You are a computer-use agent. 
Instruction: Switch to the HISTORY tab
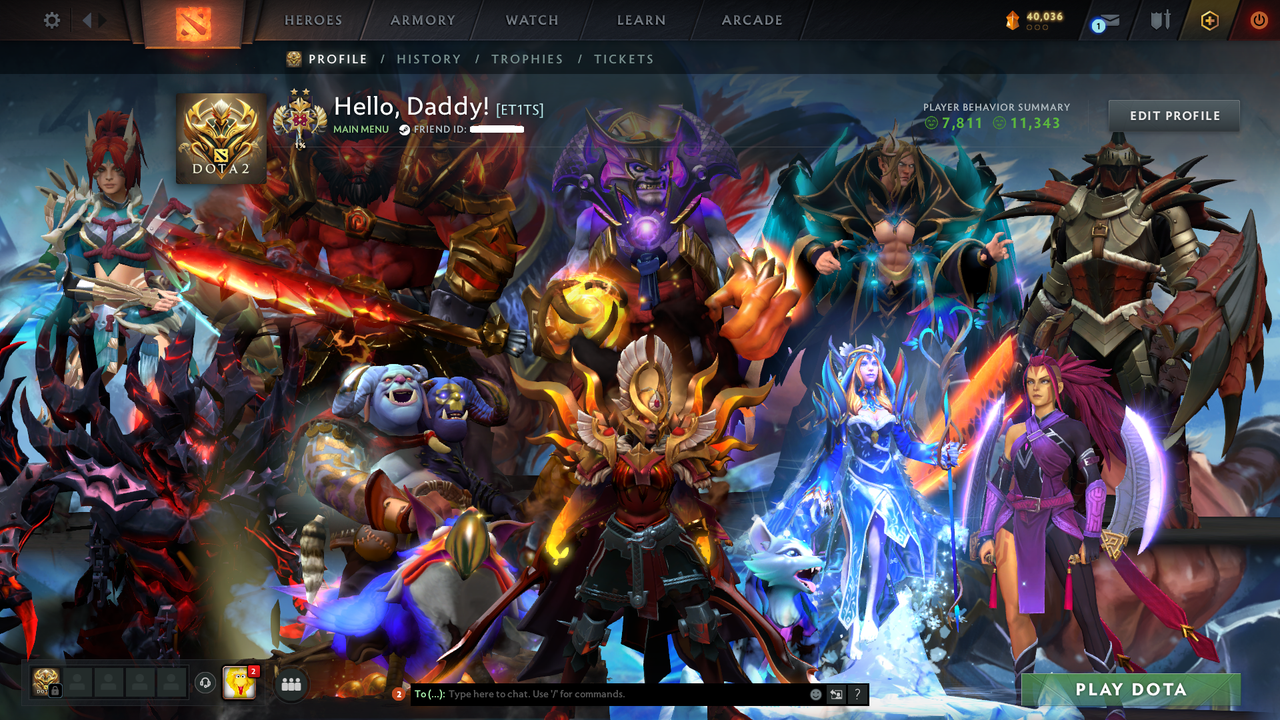pos(429,59)
